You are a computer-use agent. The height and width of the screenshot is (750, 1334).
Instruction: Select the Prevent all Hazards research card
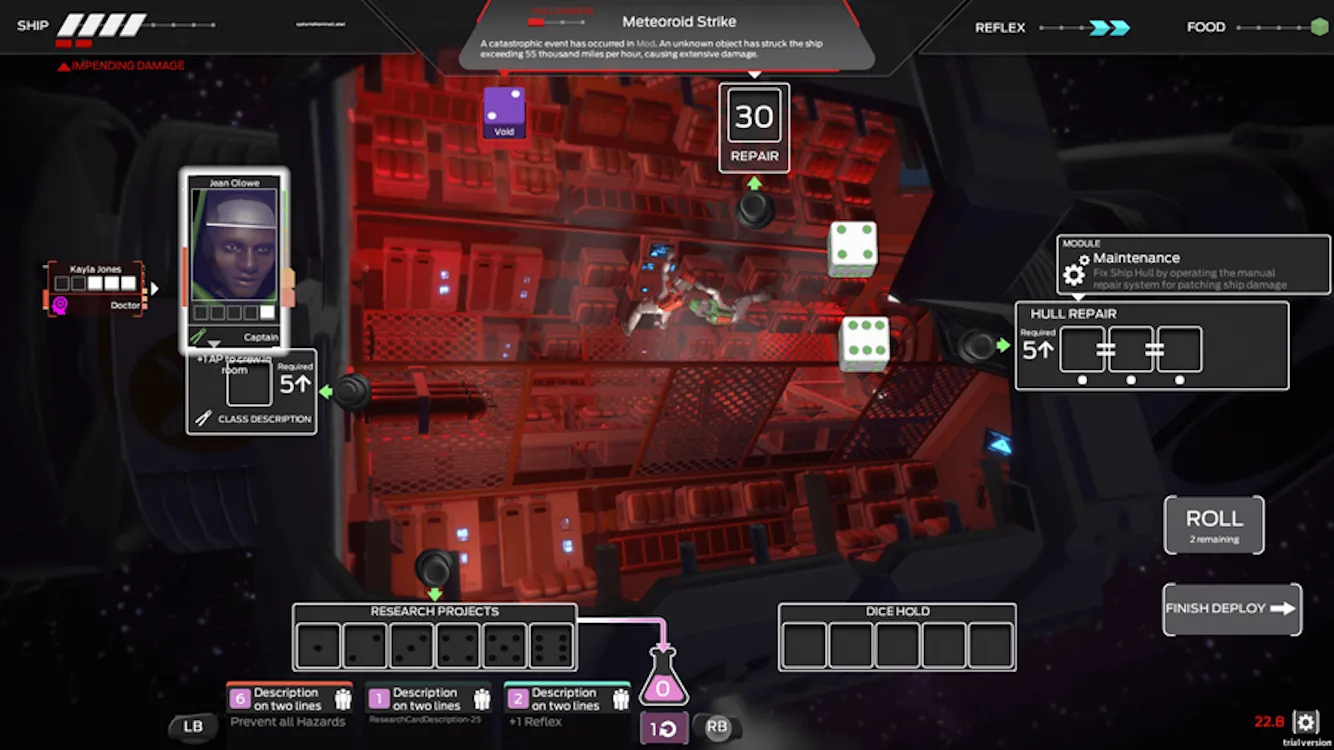(288, 706)
